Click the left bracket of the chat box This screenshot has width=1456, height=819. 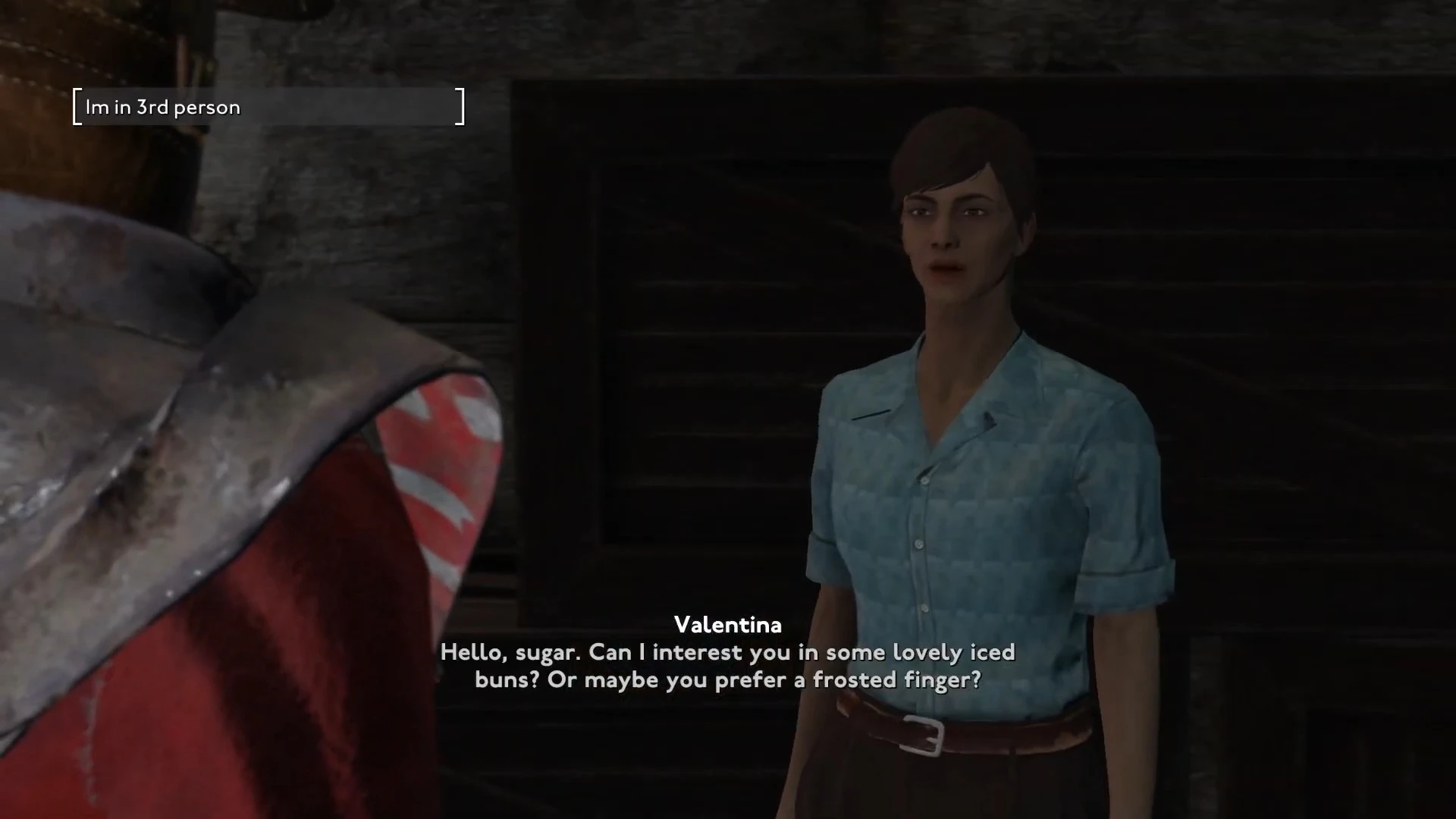tap(76, 106)
